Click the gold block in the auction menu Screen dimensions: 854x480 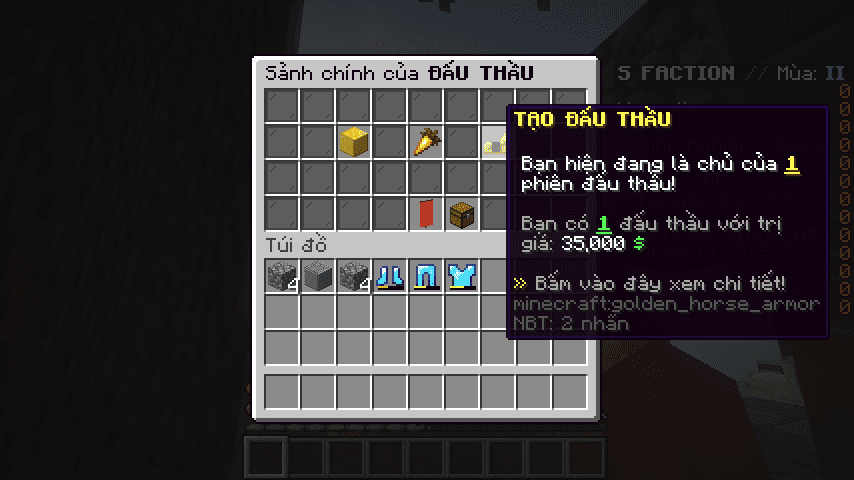coord(354,142)
